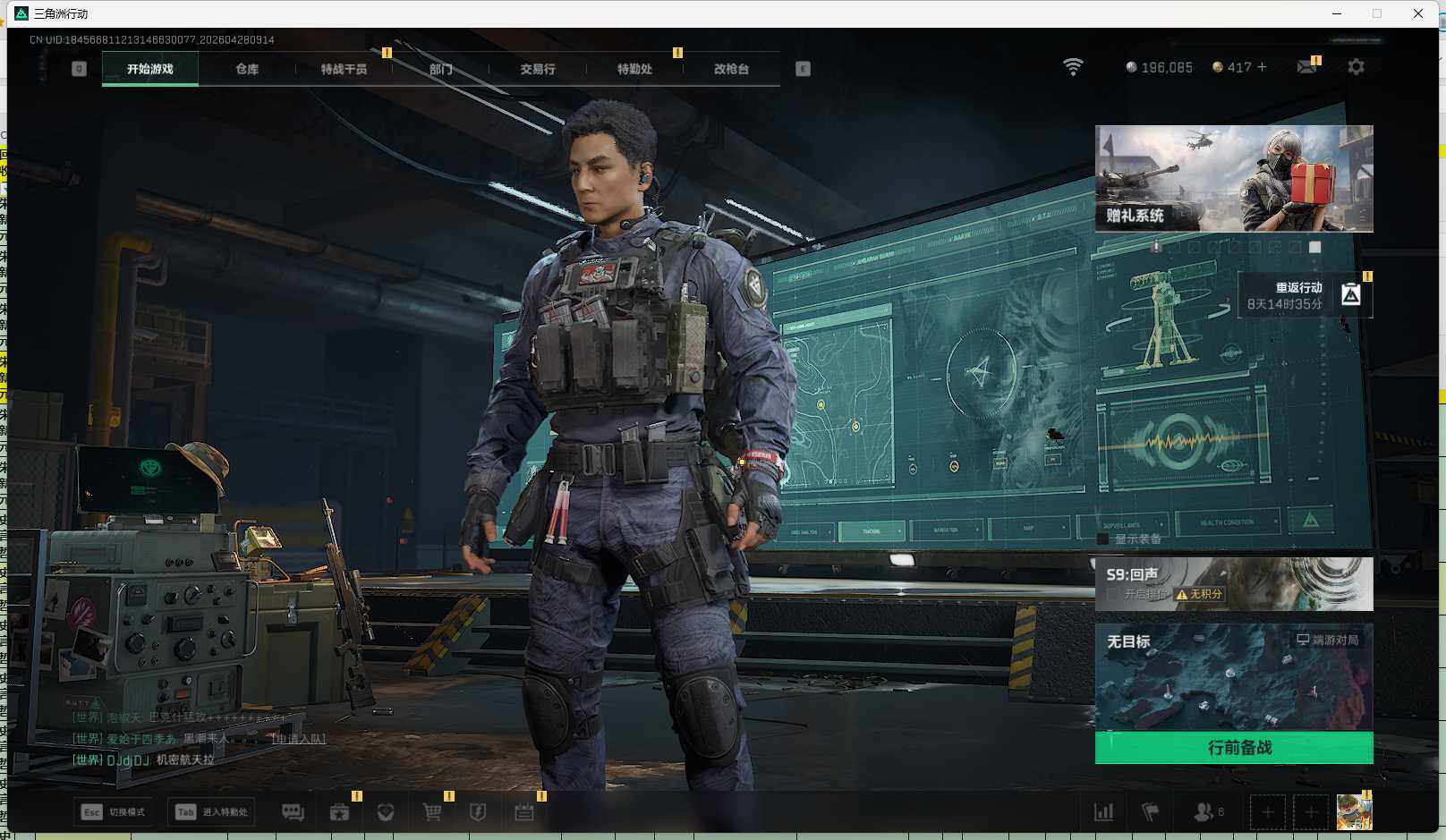Image resolution: width=1446 pixels, height=840 pixels.
Task: Go to the 交易行 auction house tab
Action: [x=537, y=69]
